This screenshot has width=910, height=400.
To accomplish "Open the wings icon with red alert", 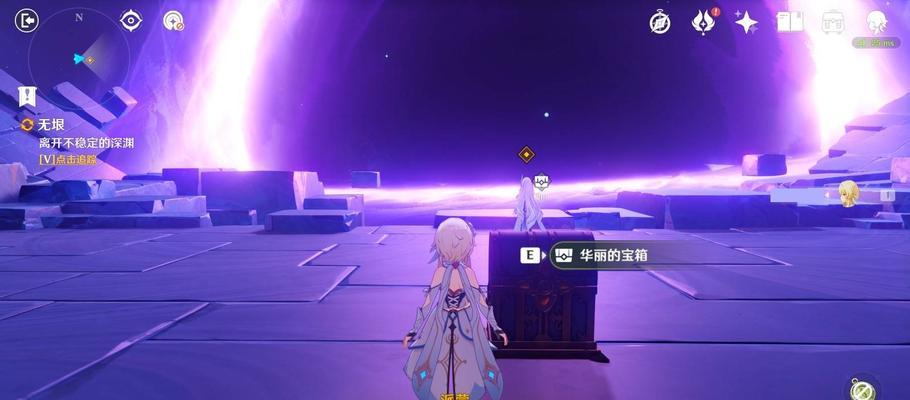I will pos(704,21).
